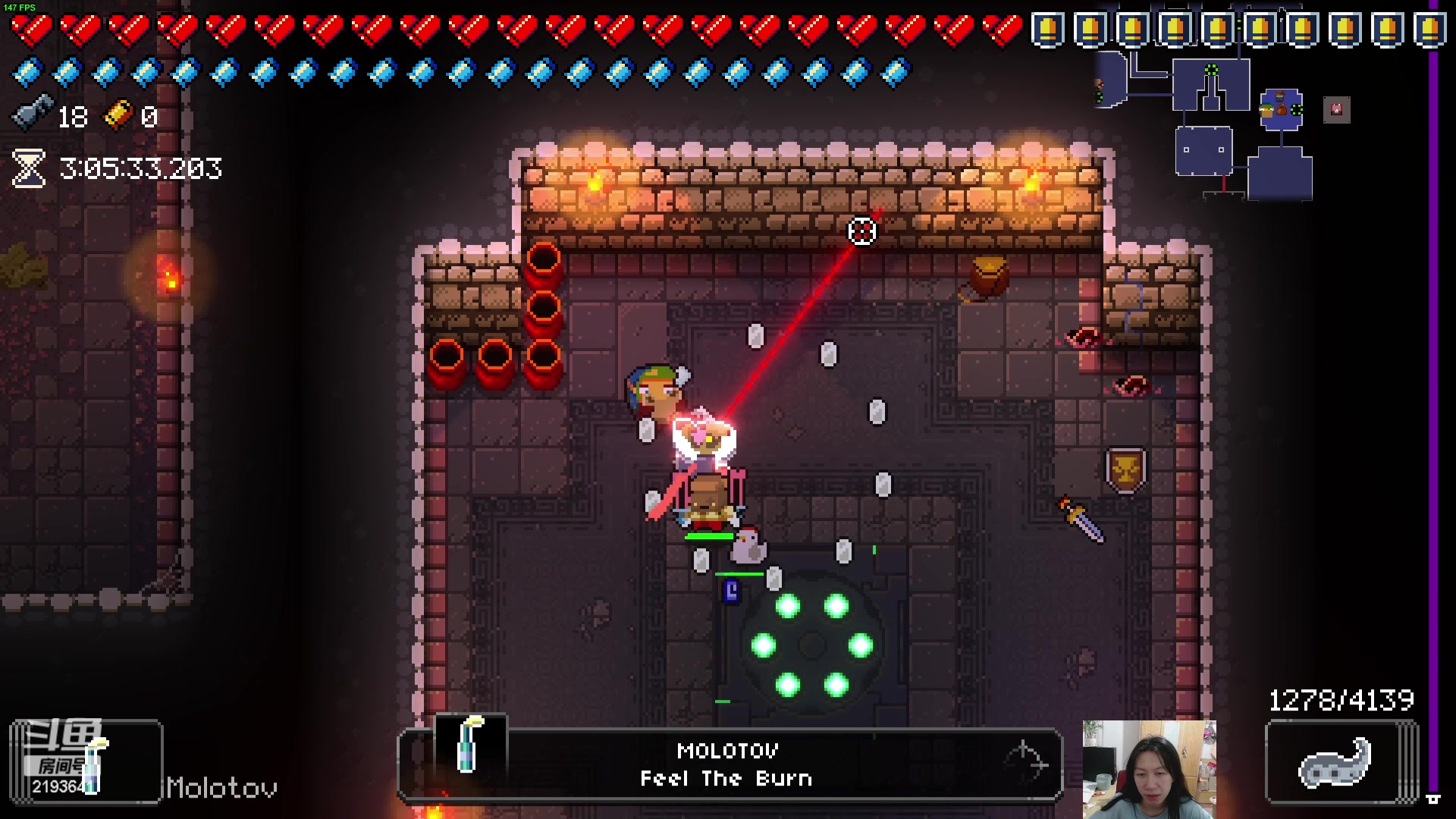Select the Molotov active item slot

pos(86,761)
